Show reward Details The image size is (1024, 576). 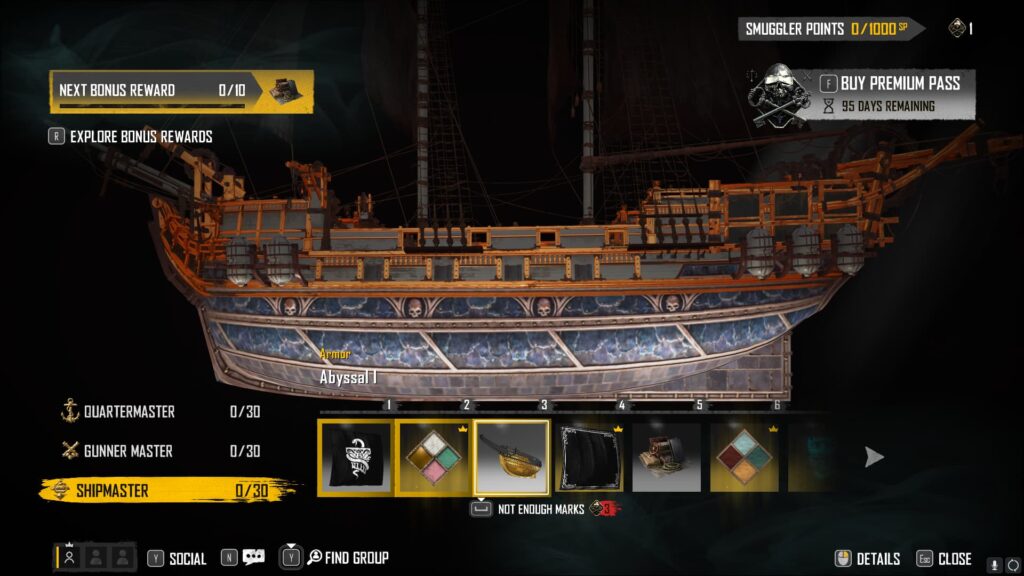(868, 559)
